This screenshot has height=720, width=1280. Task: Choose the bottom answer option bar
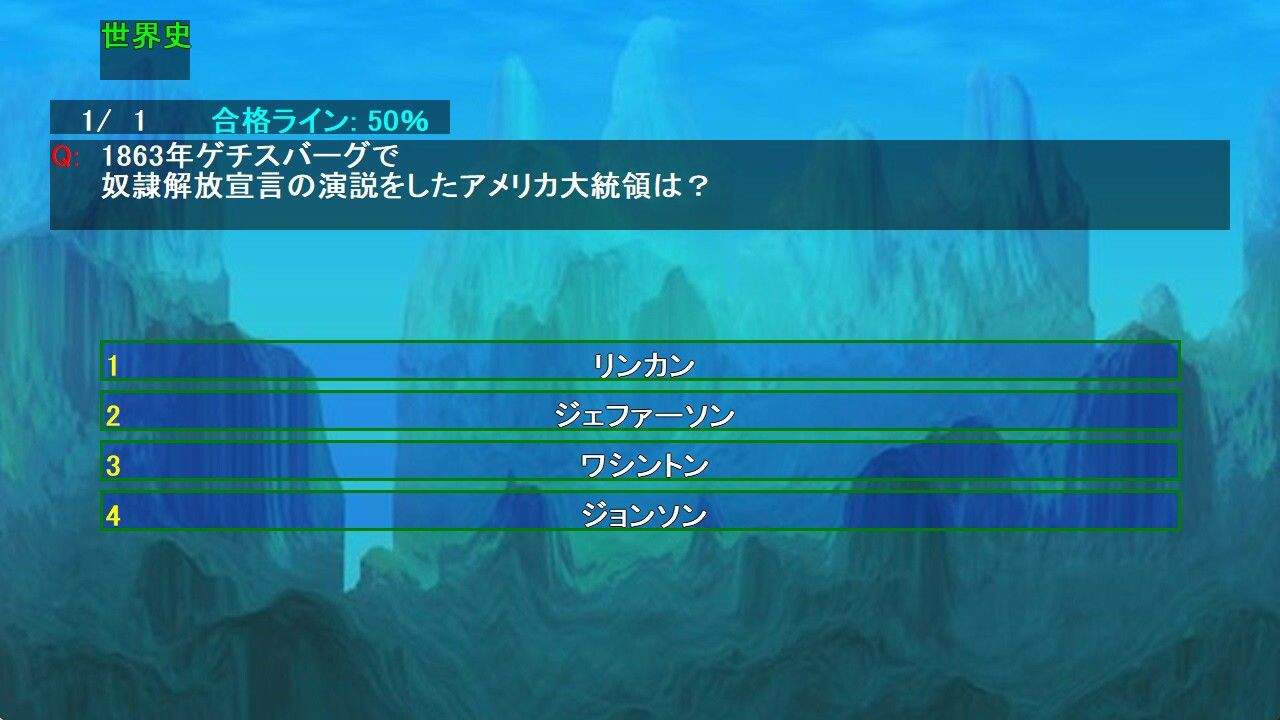(640, 514)
